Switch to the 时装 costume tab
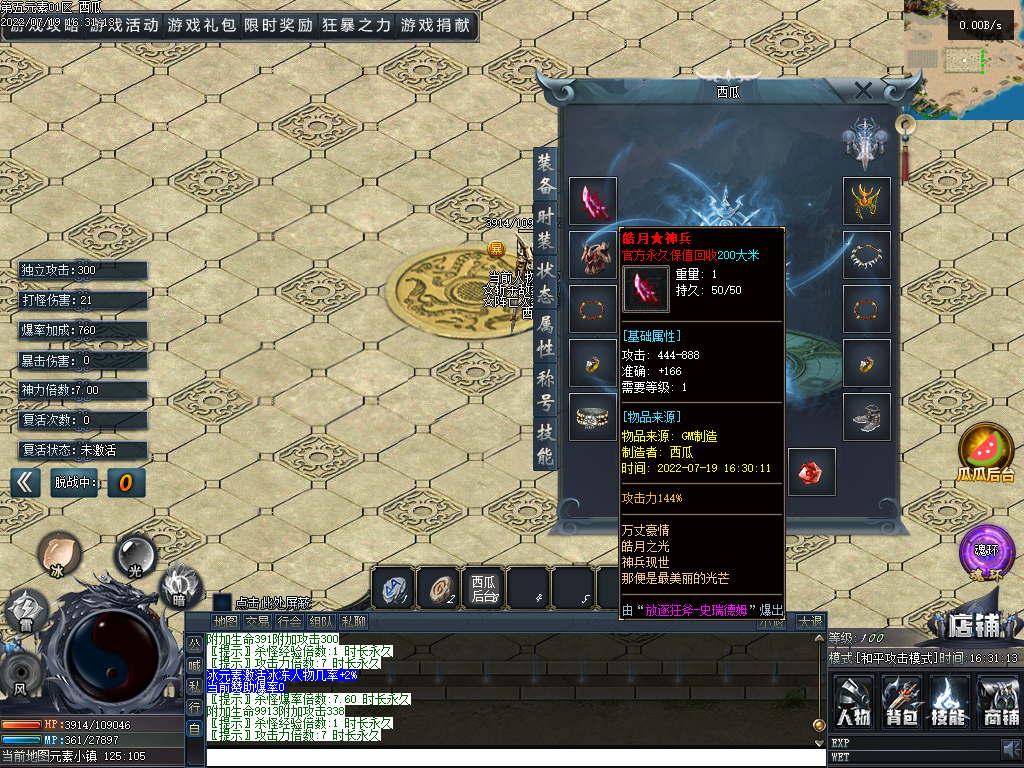This screenshot has height=768, width=1024. (545, 226)
